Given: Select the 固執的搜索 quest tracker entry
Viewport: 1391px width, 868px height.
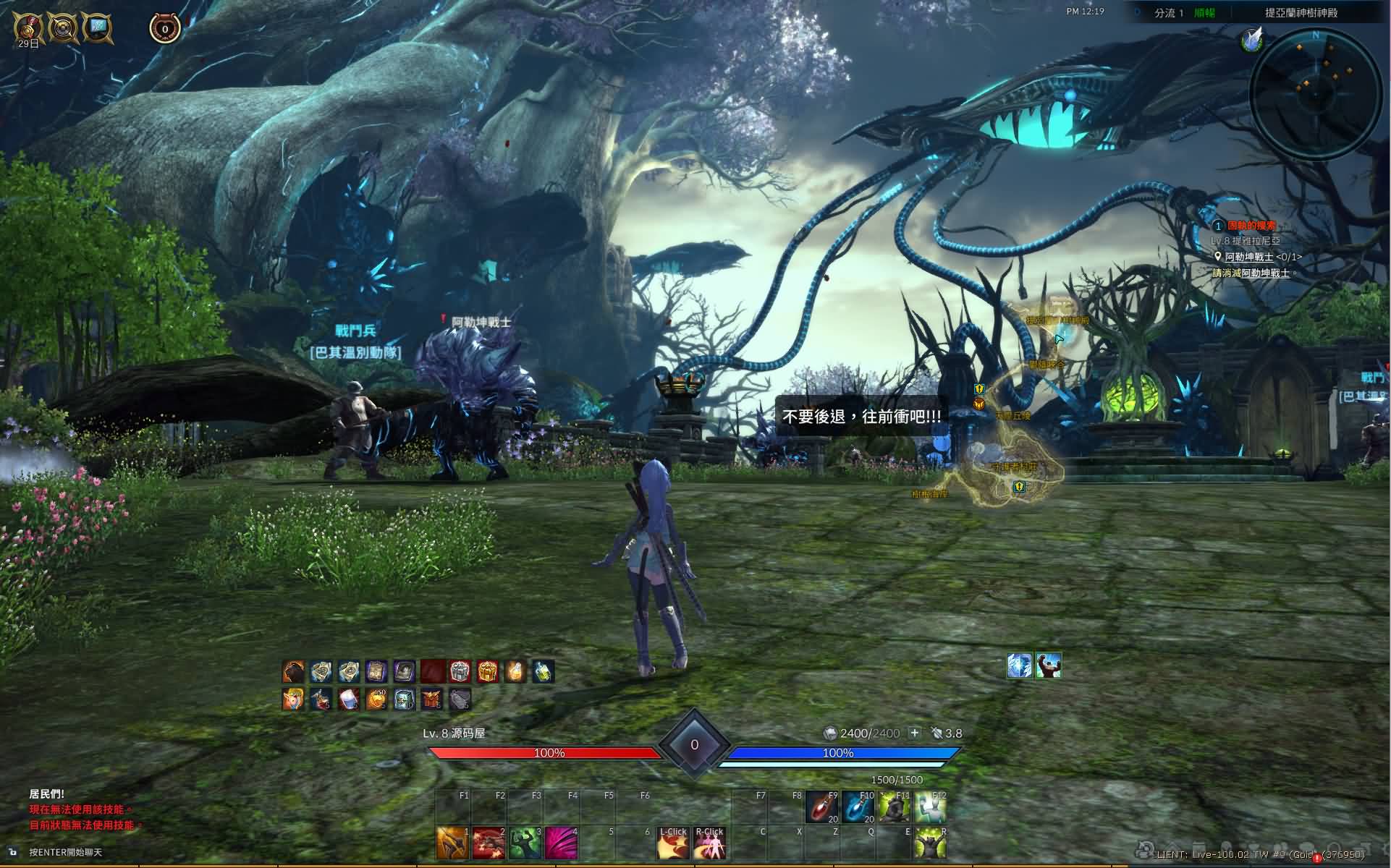Looking at the screenshot, I should pos(1251,226).
